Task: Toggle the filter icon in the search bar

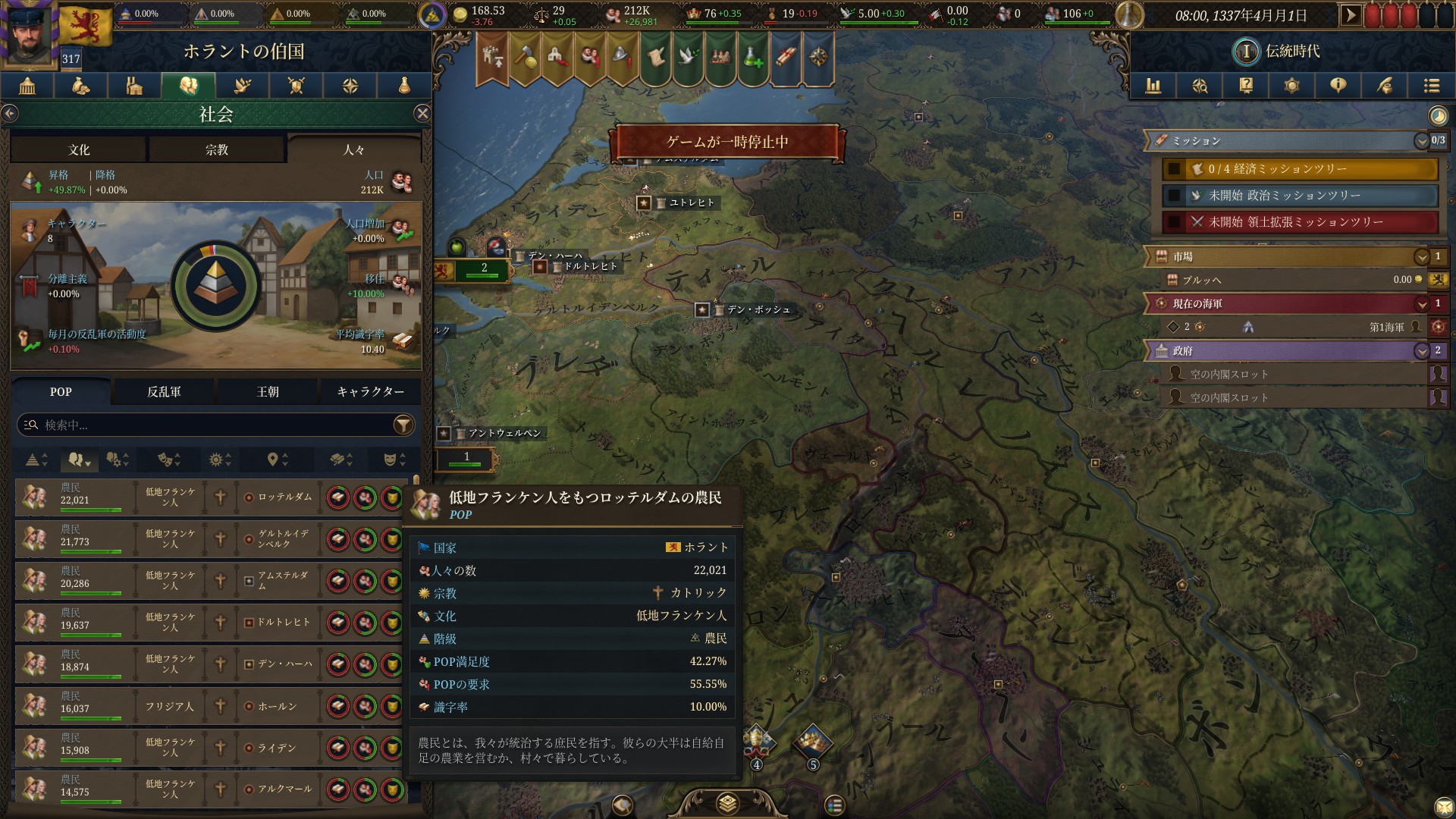Action: tap(402, 425)
